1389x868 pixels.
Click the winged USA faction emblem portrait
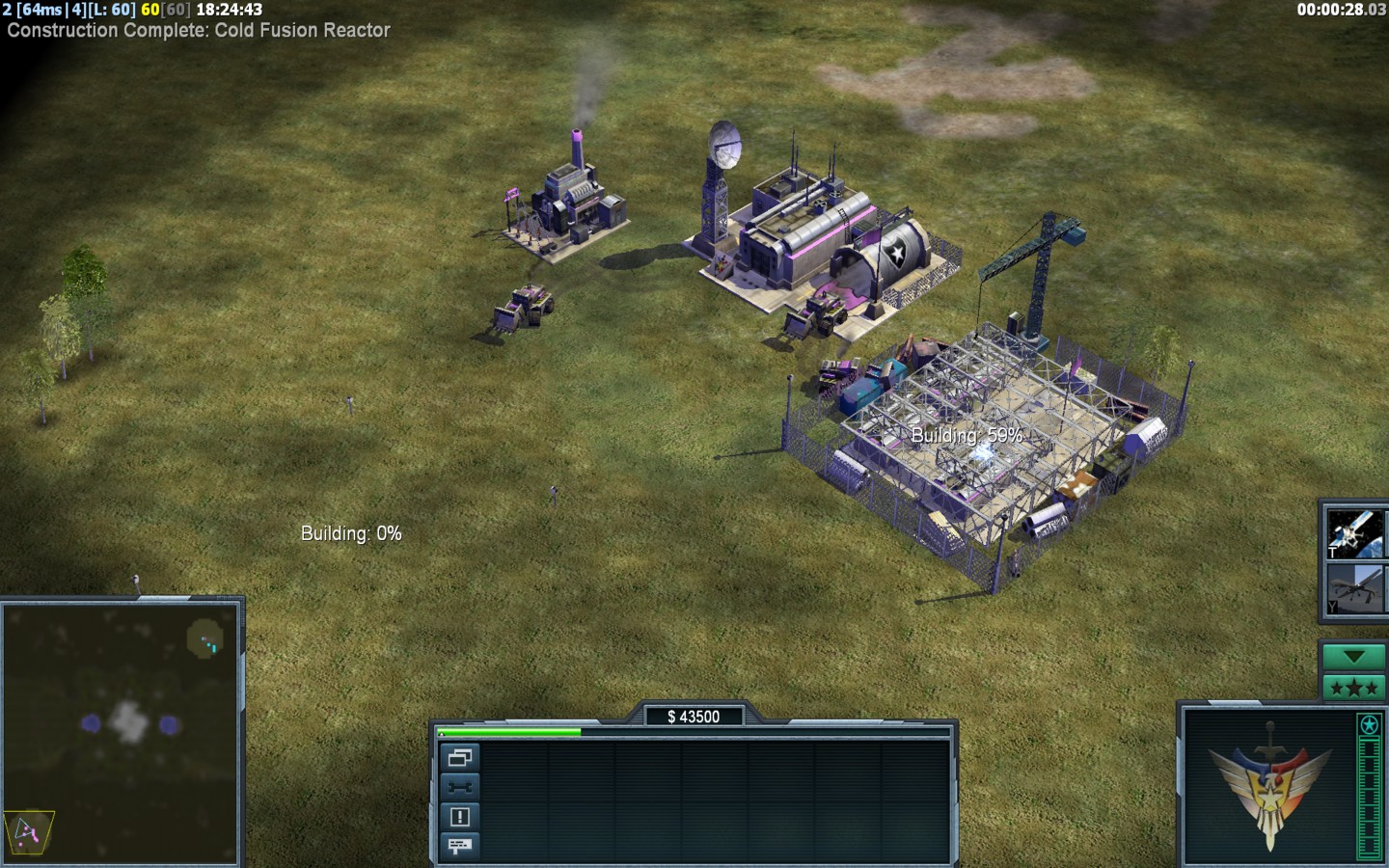click(1268, 785)
